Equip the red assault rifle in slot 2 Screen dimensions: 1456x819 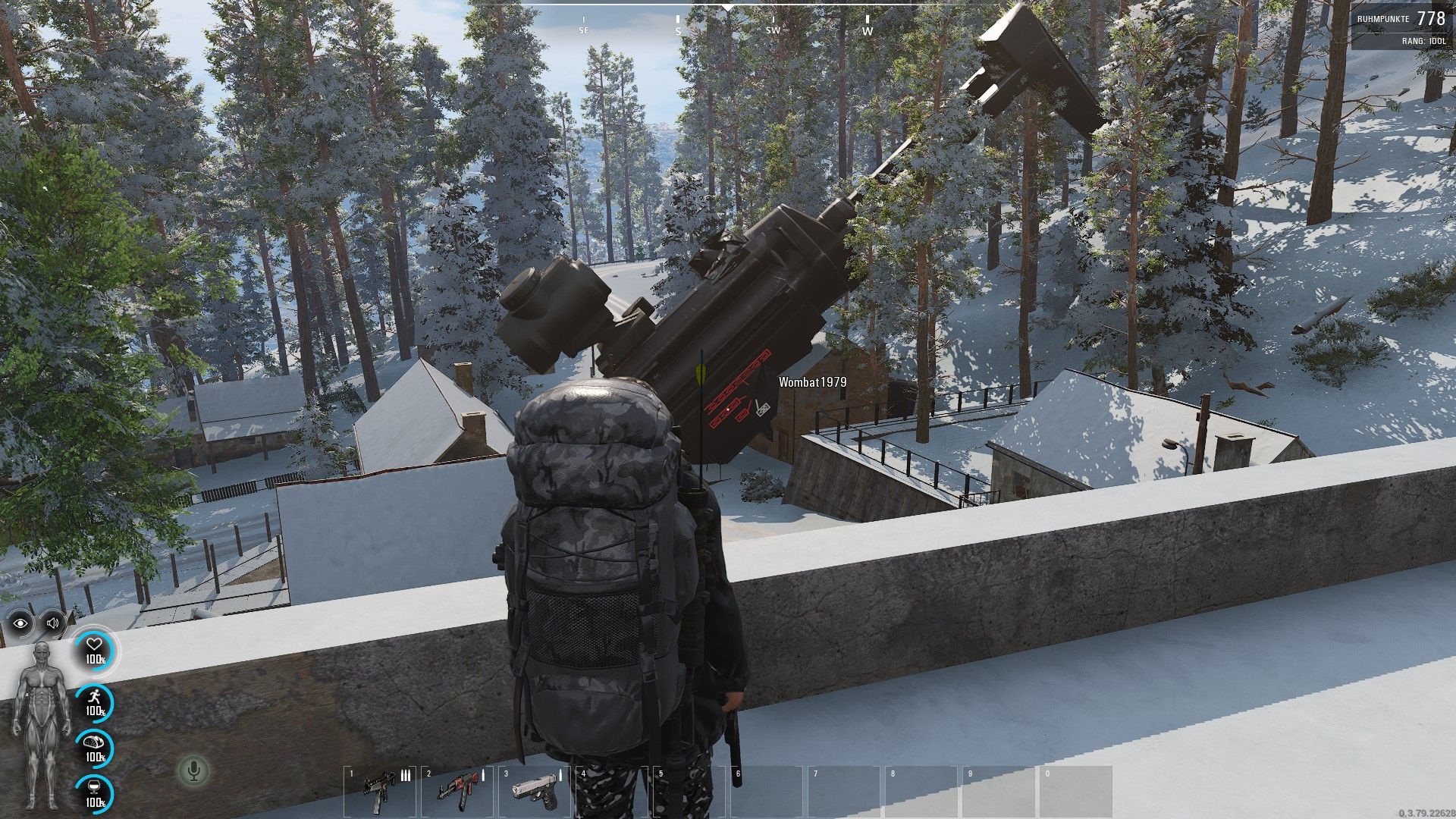coord(457,792)
